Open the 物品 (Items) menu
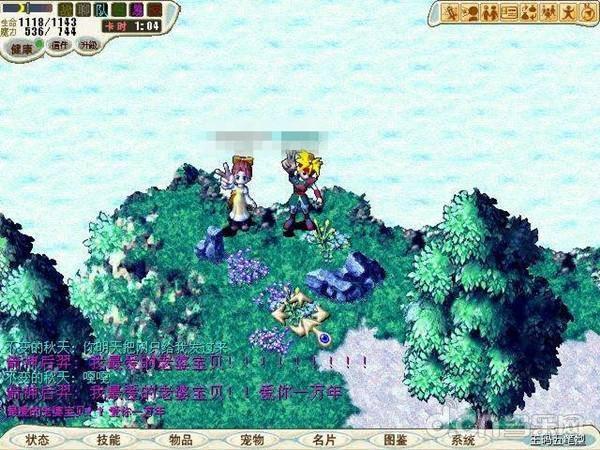 point(180,439)
